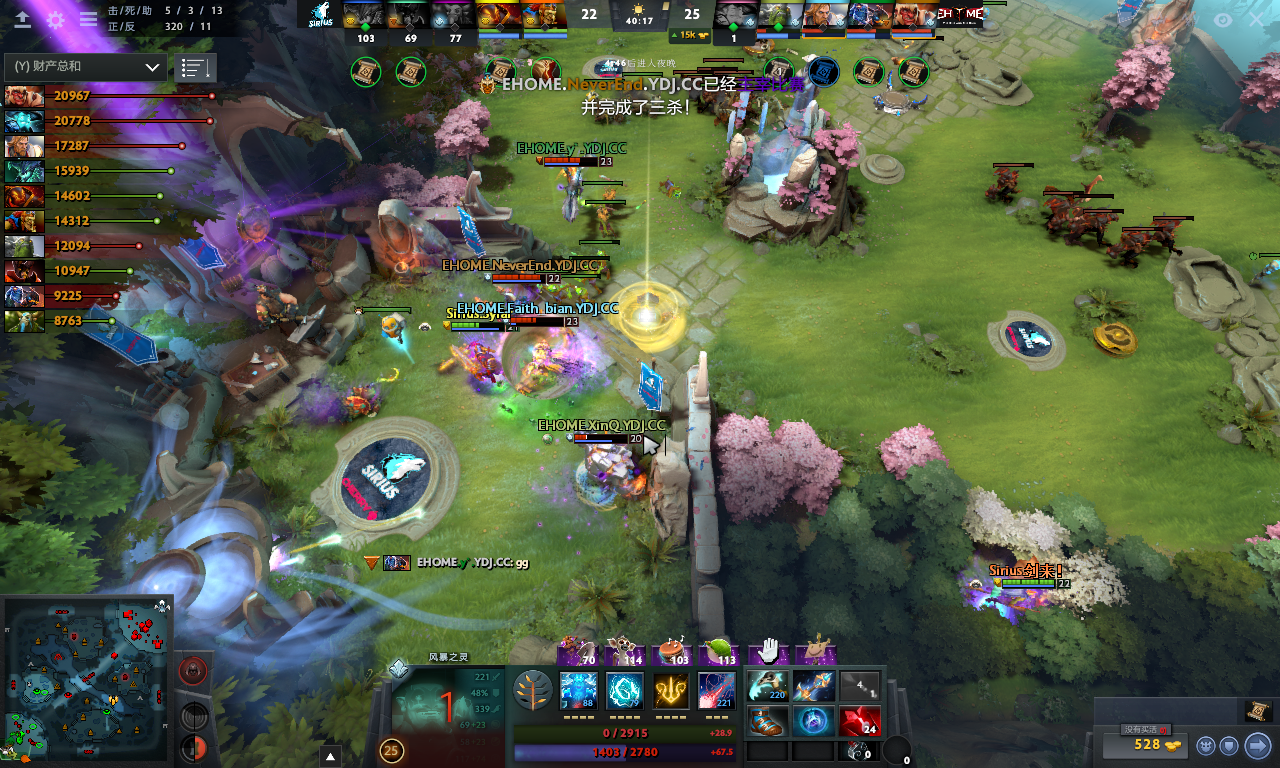The width and height of the screenshot is (1280, 768).
Task: Click the player stats list icon beside the dropdown
Action: click(195, 67)
